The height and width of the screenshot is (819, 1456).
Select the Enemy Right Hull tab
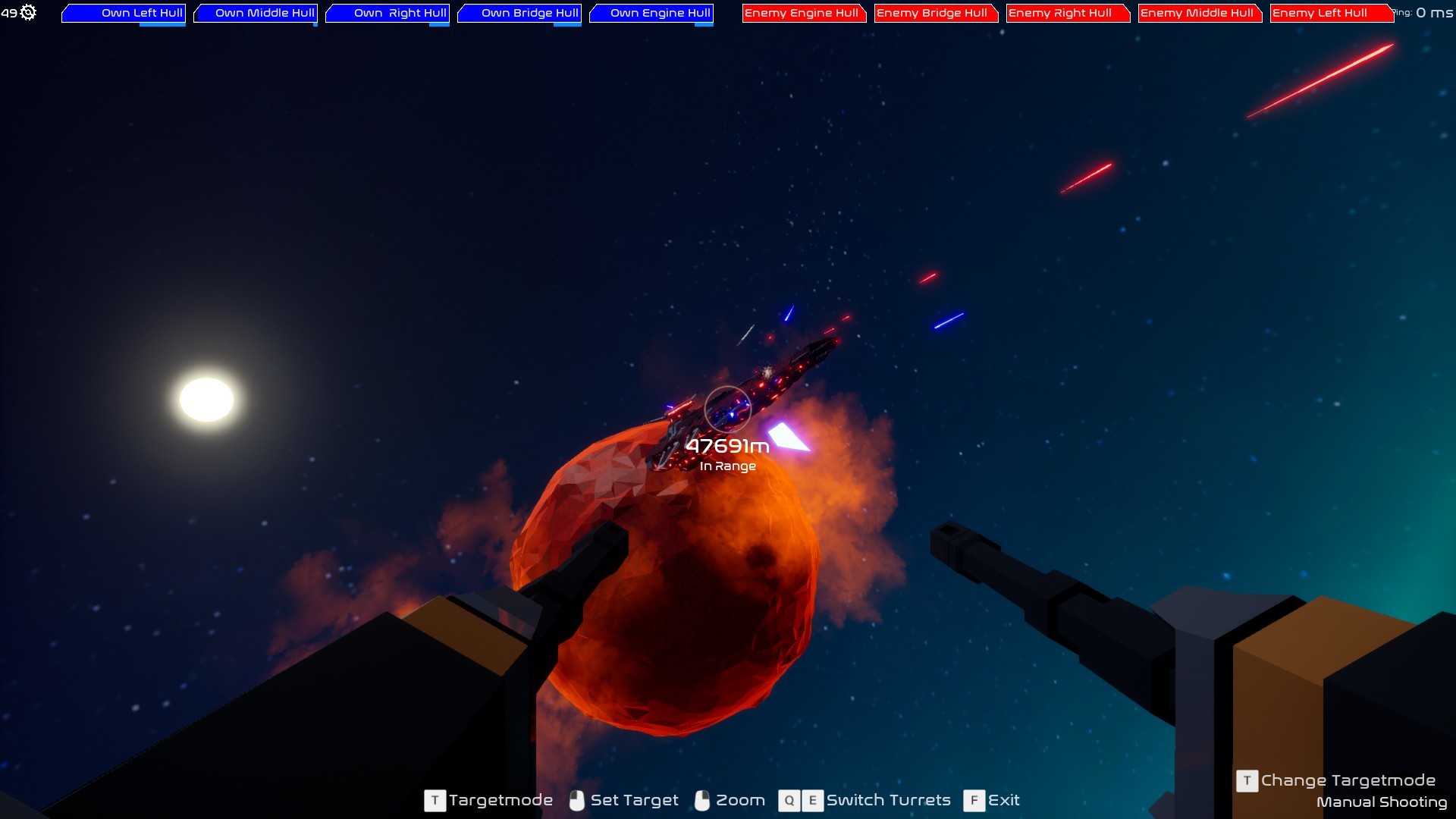pos(1067,13)
